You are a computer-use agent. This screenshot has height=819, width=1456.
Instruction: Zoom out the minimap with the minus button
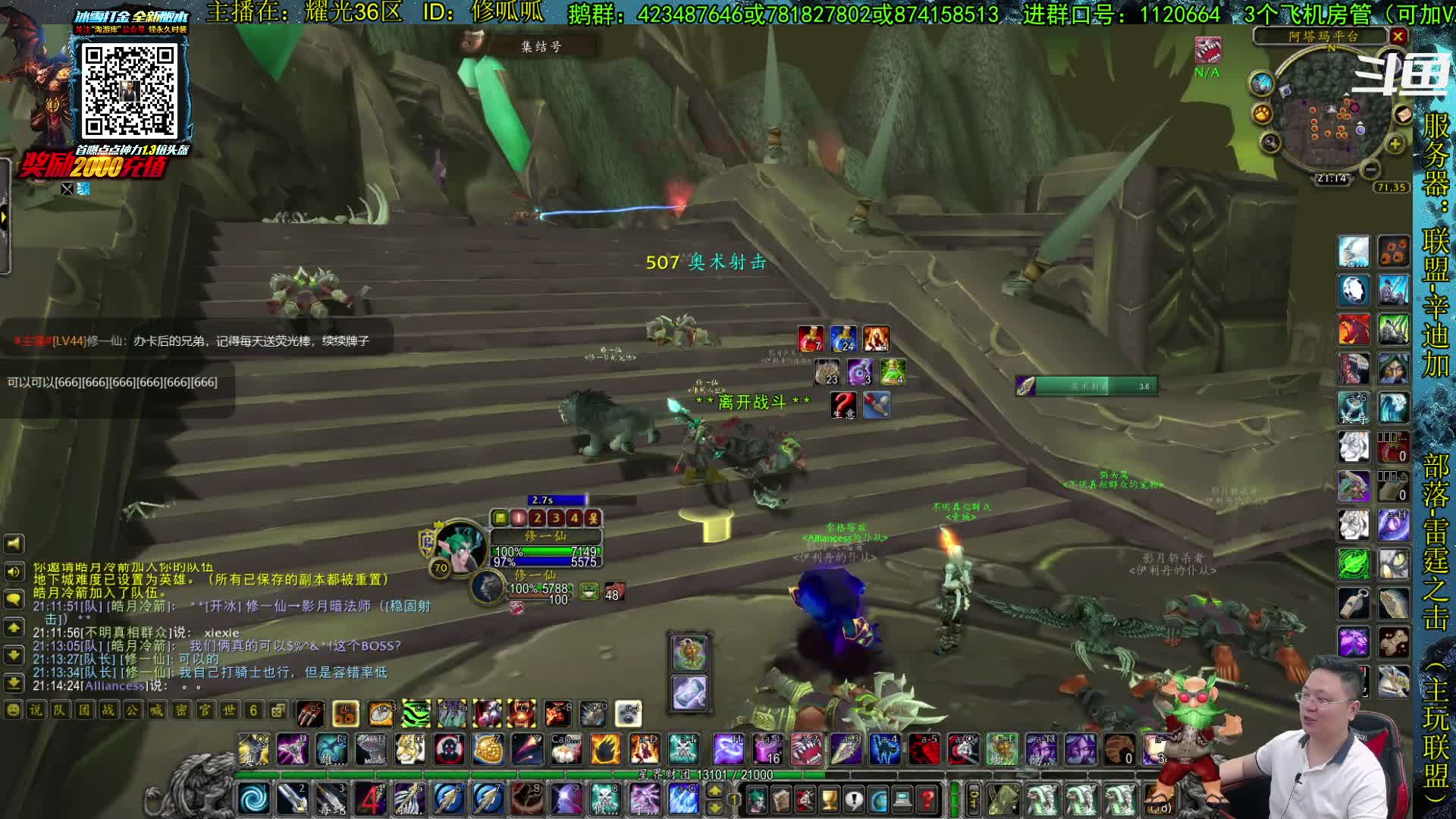[x=1370, y=170]
